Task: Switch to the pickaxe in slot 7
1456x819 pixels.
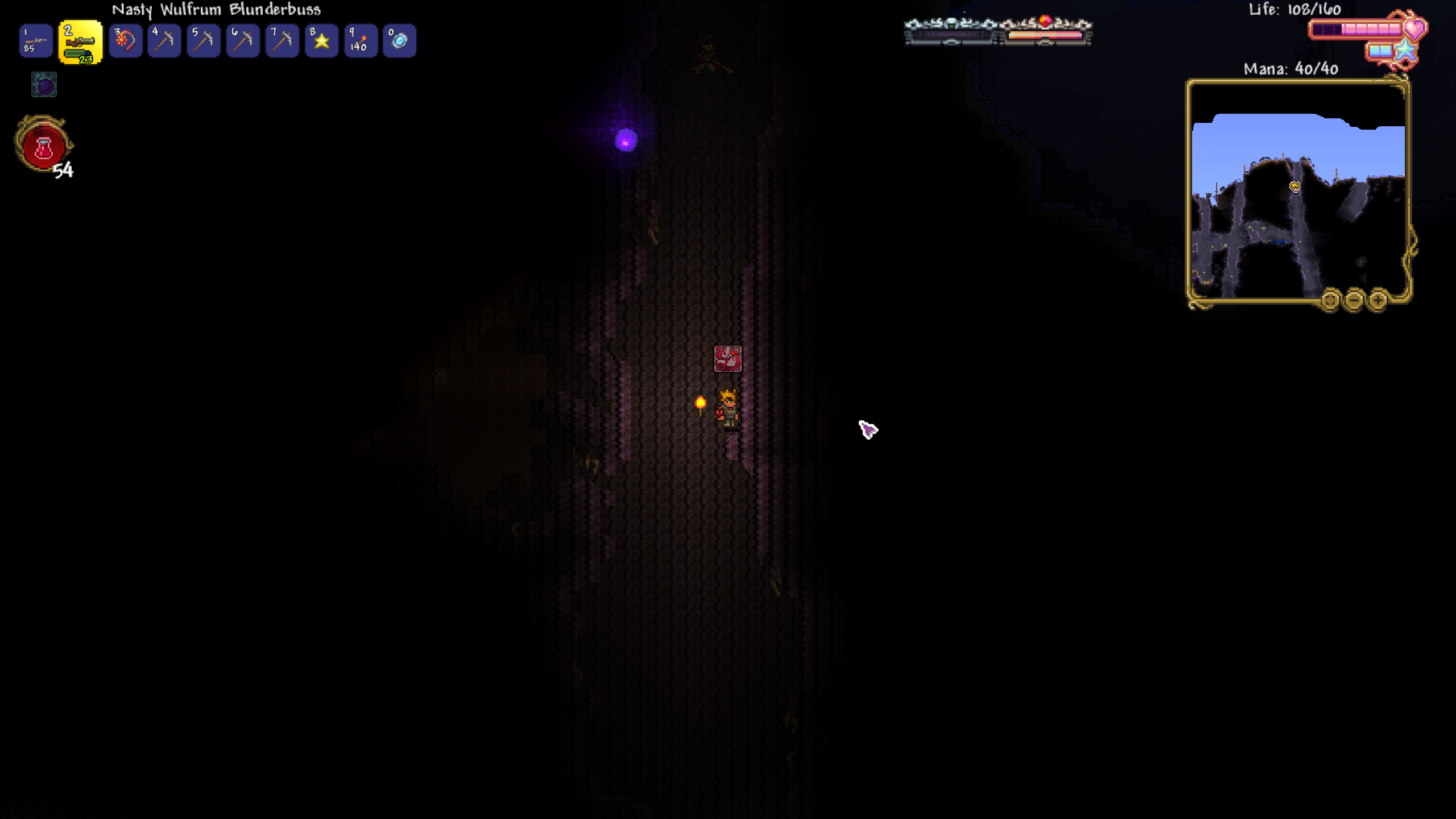Action: click(282, 40)
